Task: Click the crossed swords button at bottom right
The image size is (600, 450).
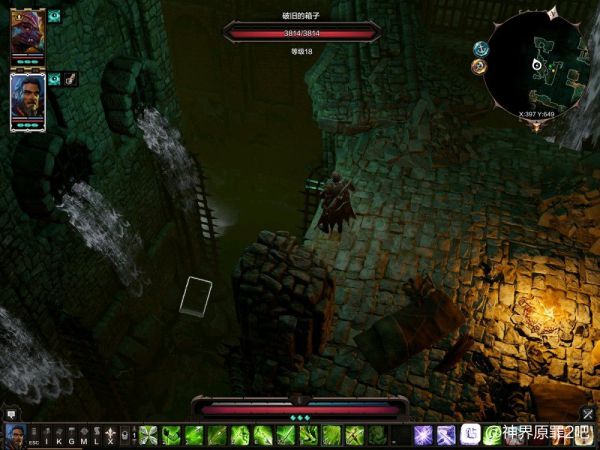Action: (x=588, y=413)
